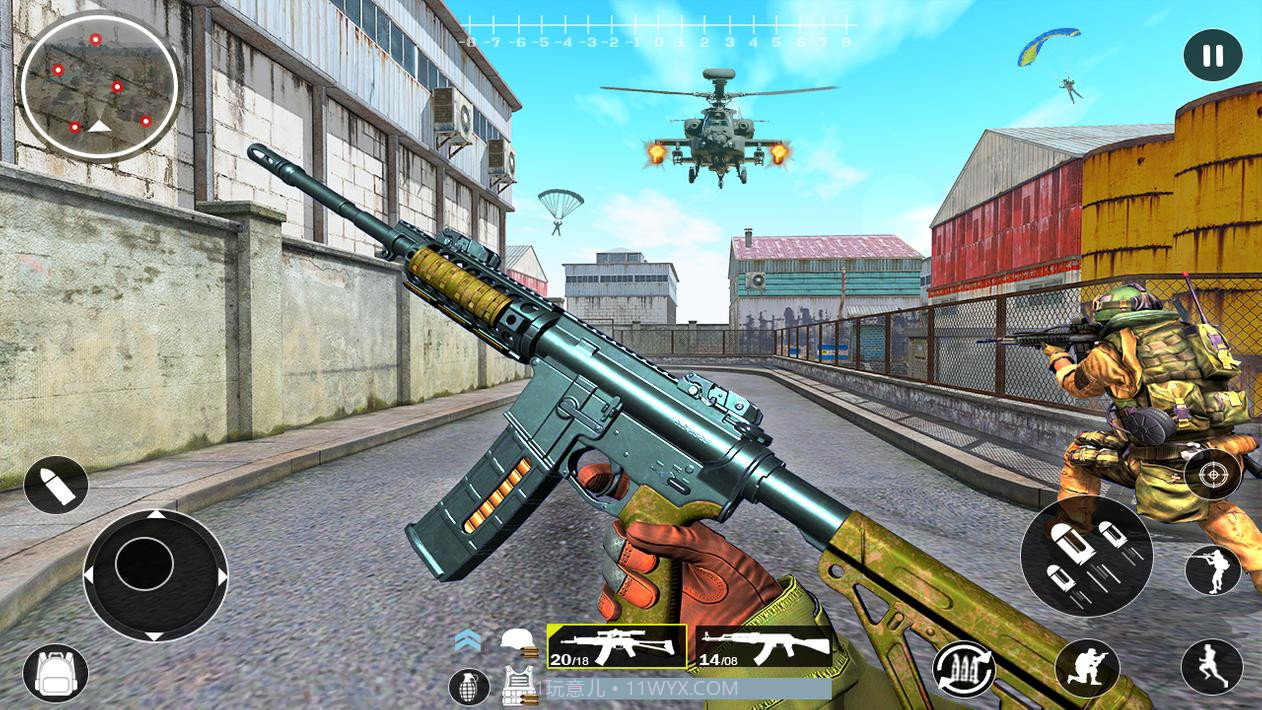
Task: Select the scoped rifle weapon slot
Action: point(617,646)
